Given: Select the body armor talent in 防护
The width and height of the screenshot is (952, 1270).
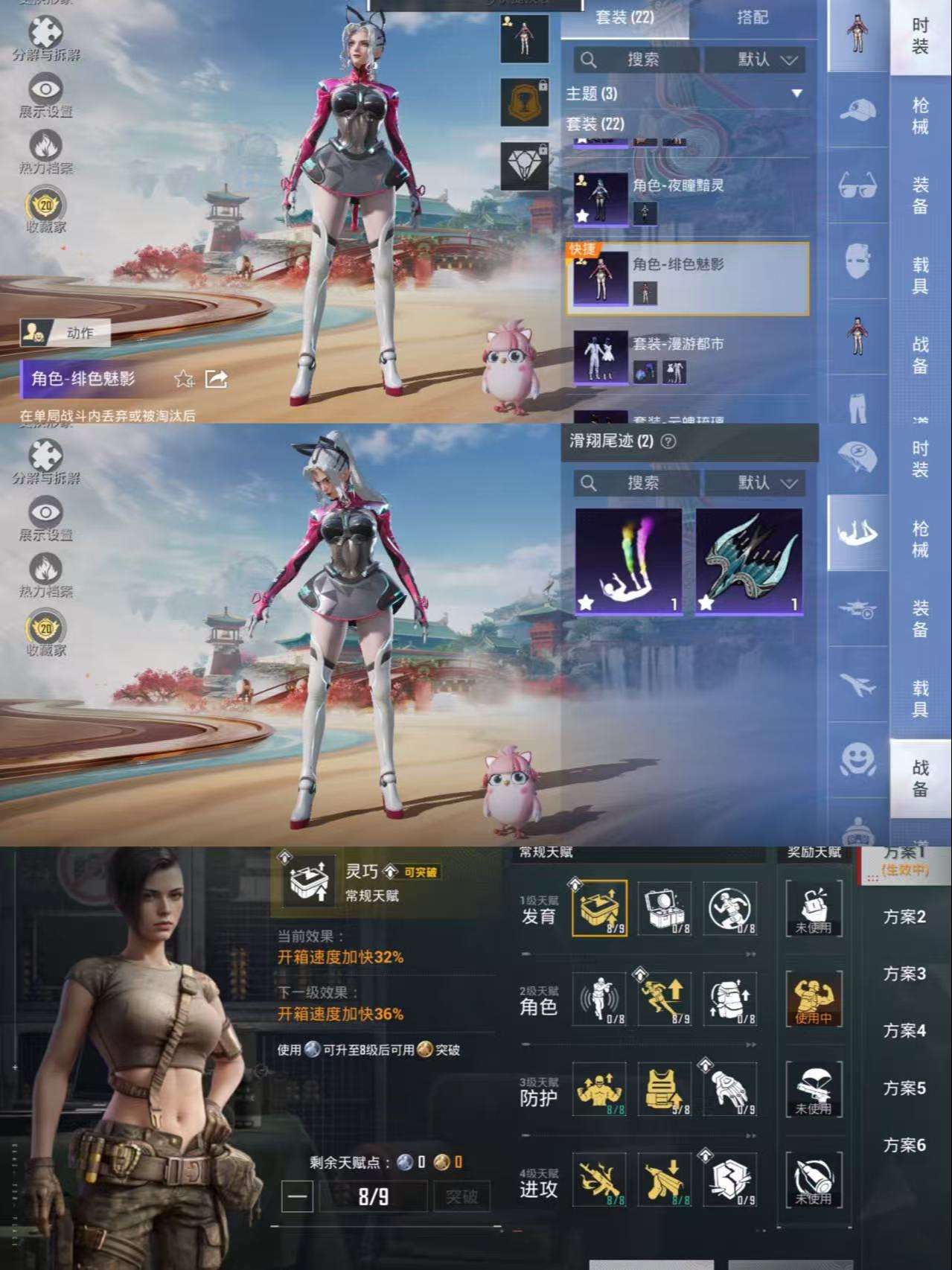Looking at the screenshot, I should point(662,1089).
